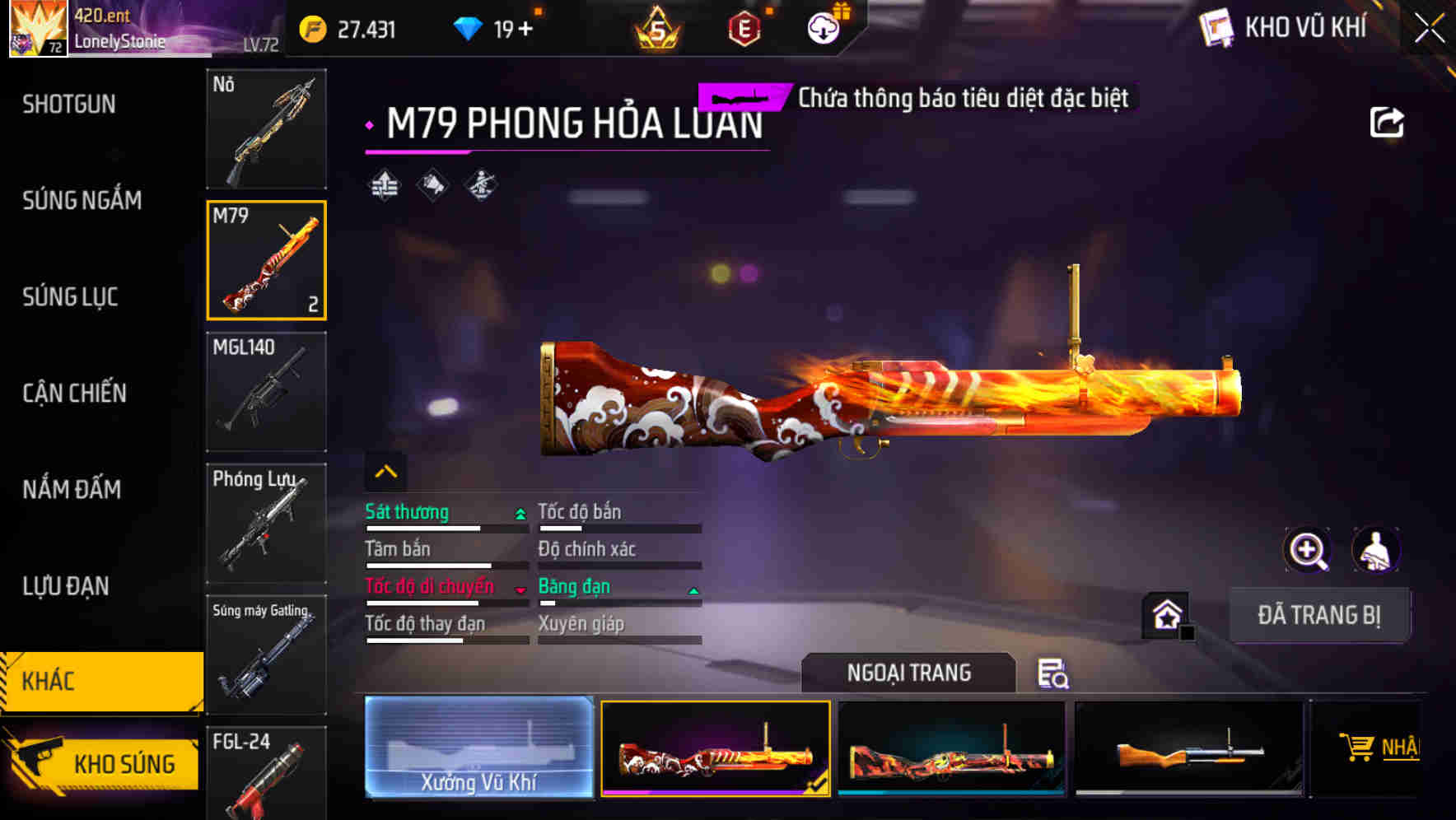
Task: Select the NGOẠI TRANG tab
Action: pos(909,673)
